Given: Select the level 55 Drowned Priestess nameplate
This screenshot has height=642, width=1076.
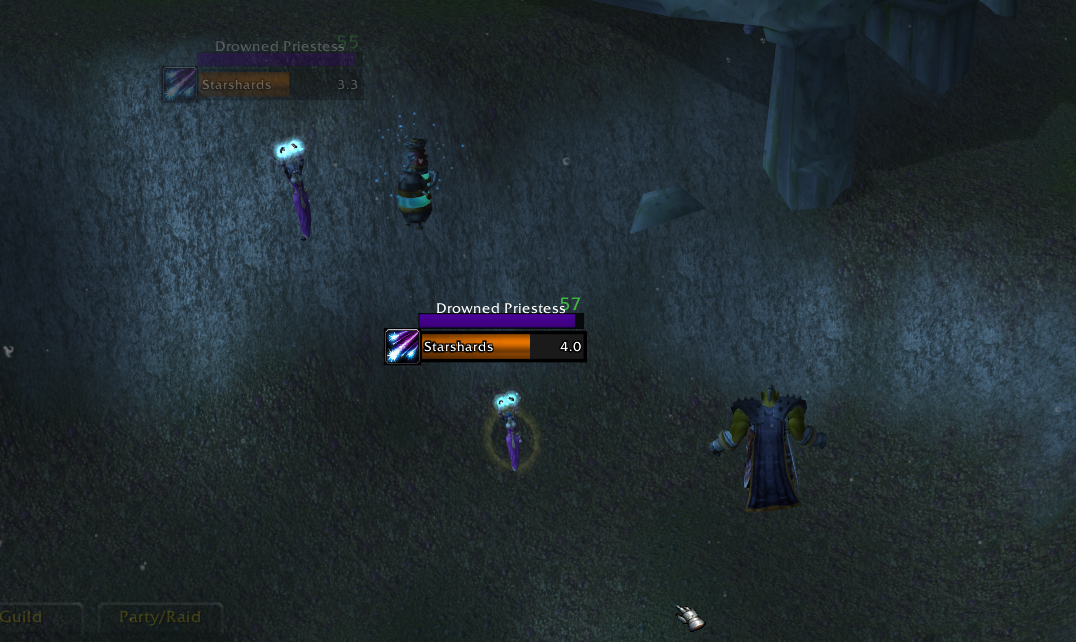Looking at the screenshot, I should 276,59.
